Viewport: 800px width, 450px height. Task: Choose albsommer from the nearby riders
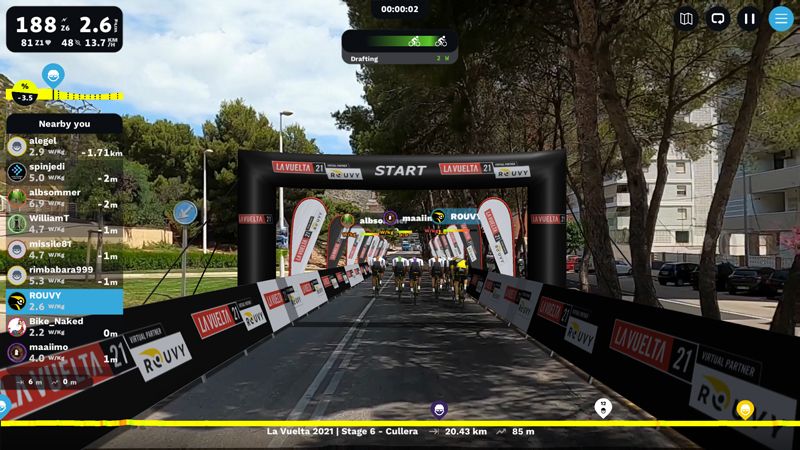tap(64, 198)
